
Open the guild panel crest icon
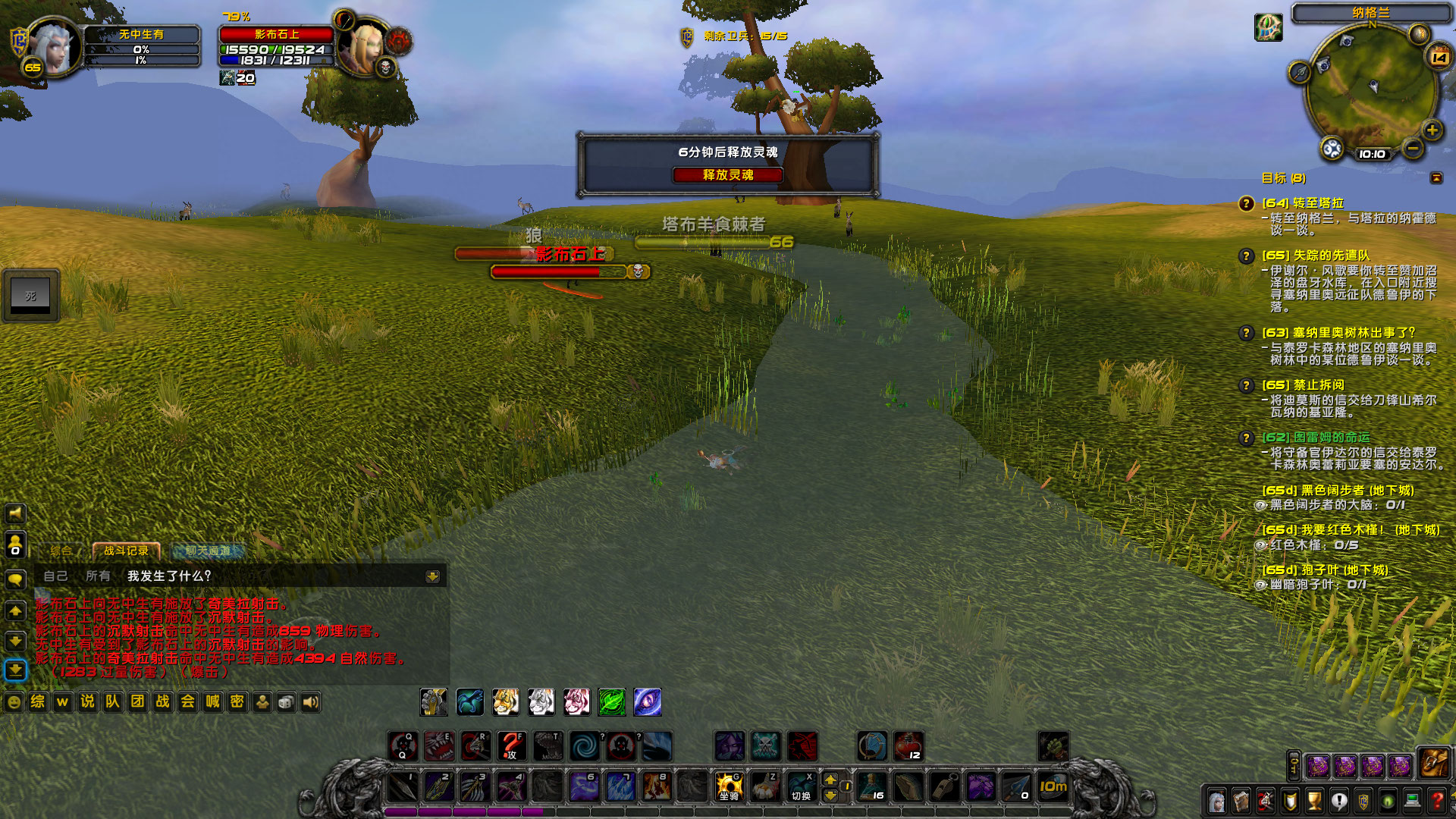[x=1363, y=802]
